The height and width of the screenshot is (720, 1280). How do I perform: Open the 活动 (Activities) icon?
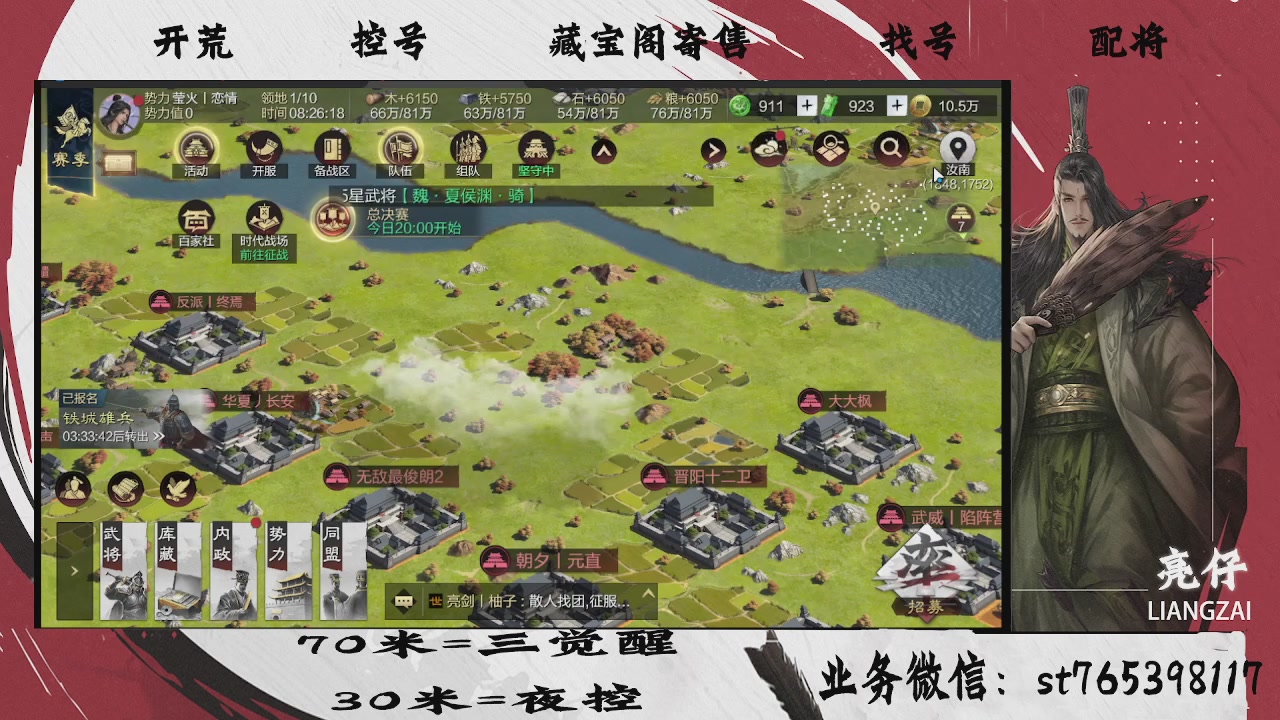(196, 150)
